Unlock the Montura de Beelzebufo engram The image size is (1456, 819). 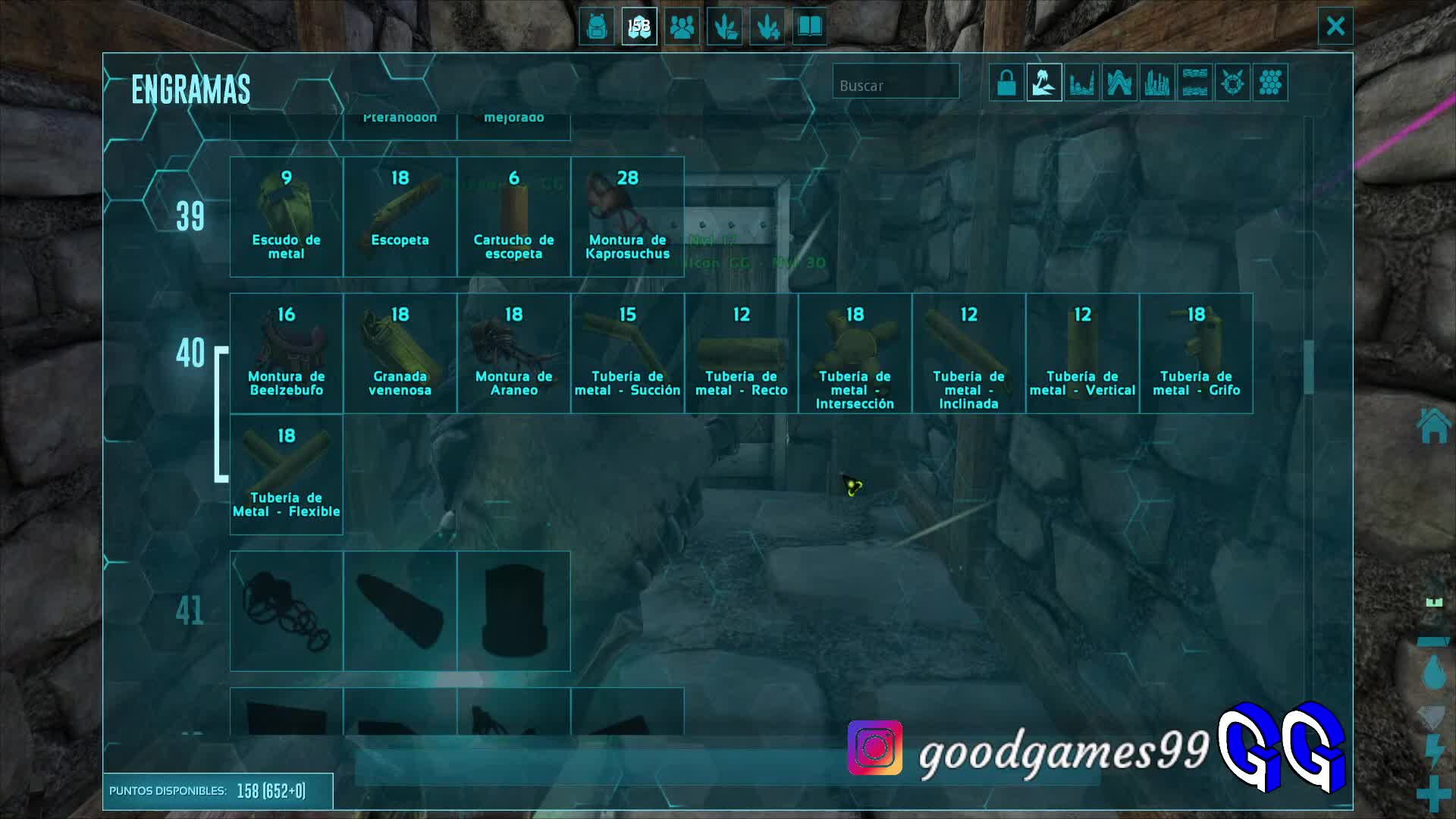coord(286,353)
